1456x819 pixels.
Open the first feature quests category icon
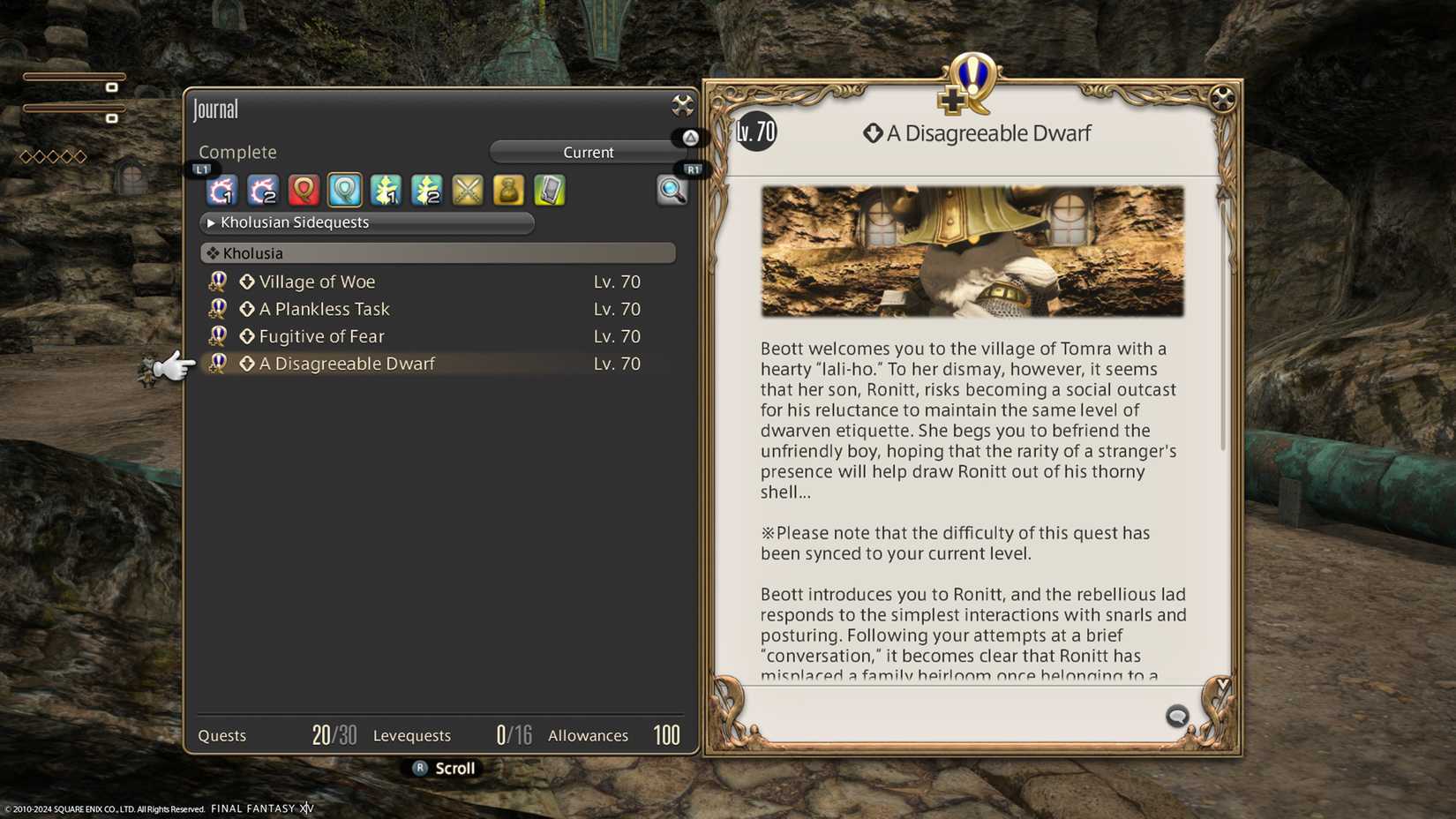tap(386, 190)
